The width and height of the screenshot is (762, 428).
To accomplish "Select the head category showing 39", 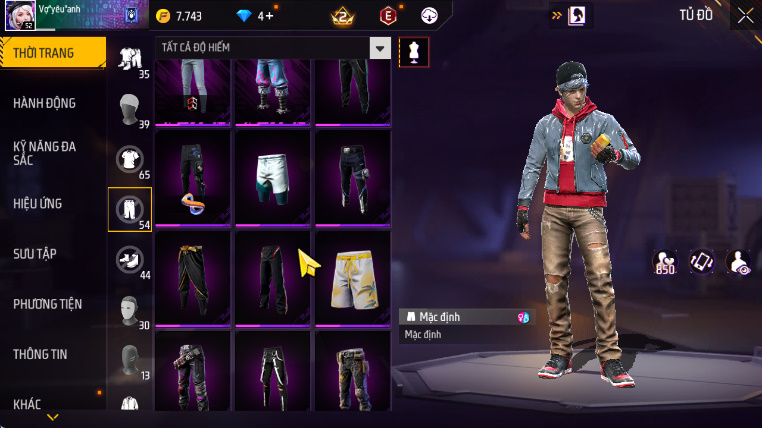I will (x=130, y=110).
